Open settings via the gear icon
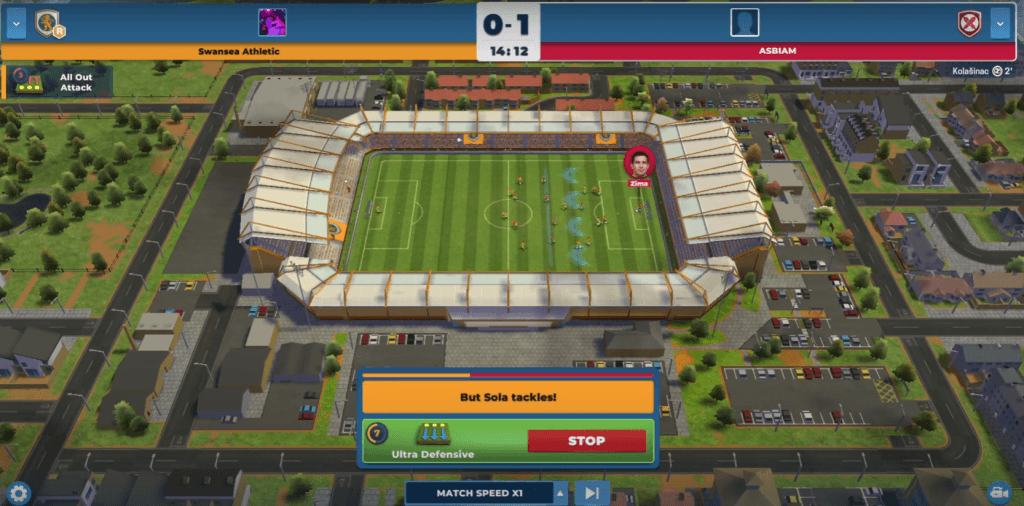1024x506 pixels. pos(18,492)
